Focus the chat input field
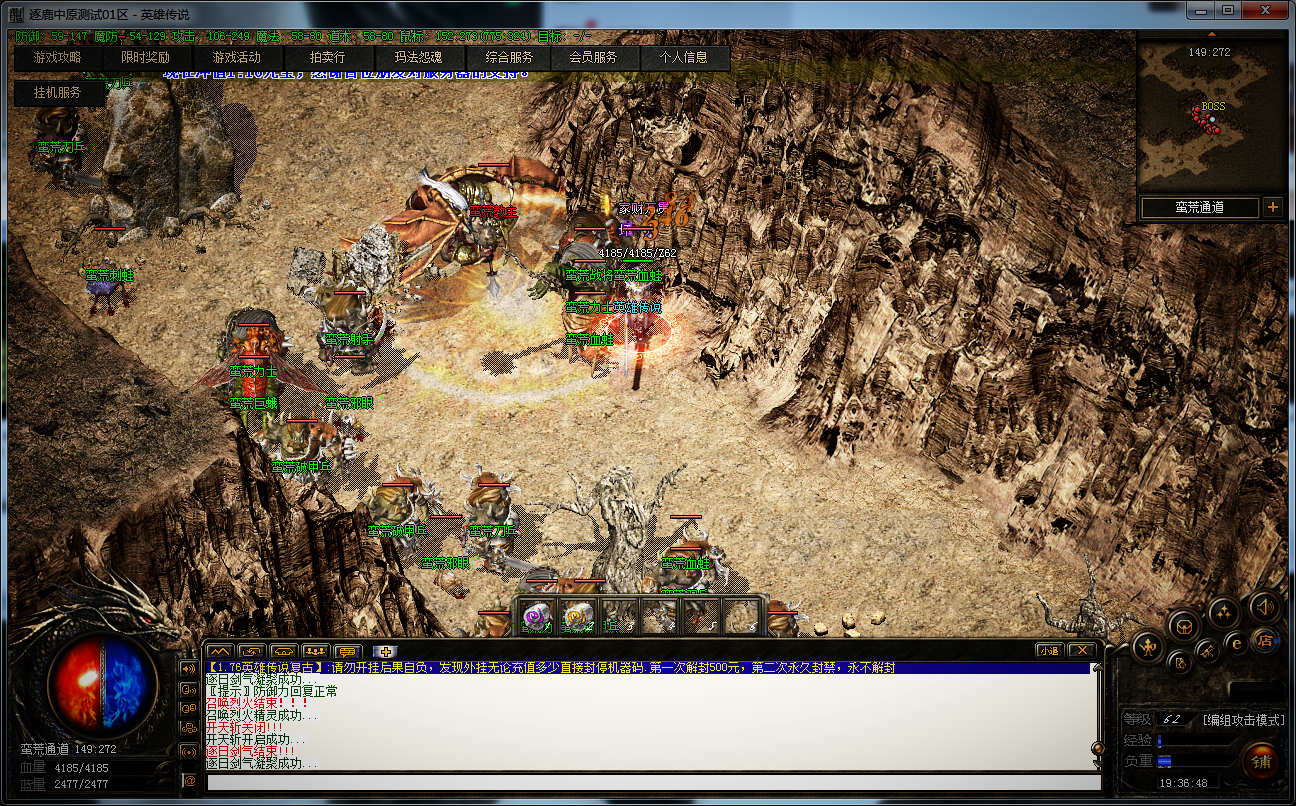 (x=640, y=781)
